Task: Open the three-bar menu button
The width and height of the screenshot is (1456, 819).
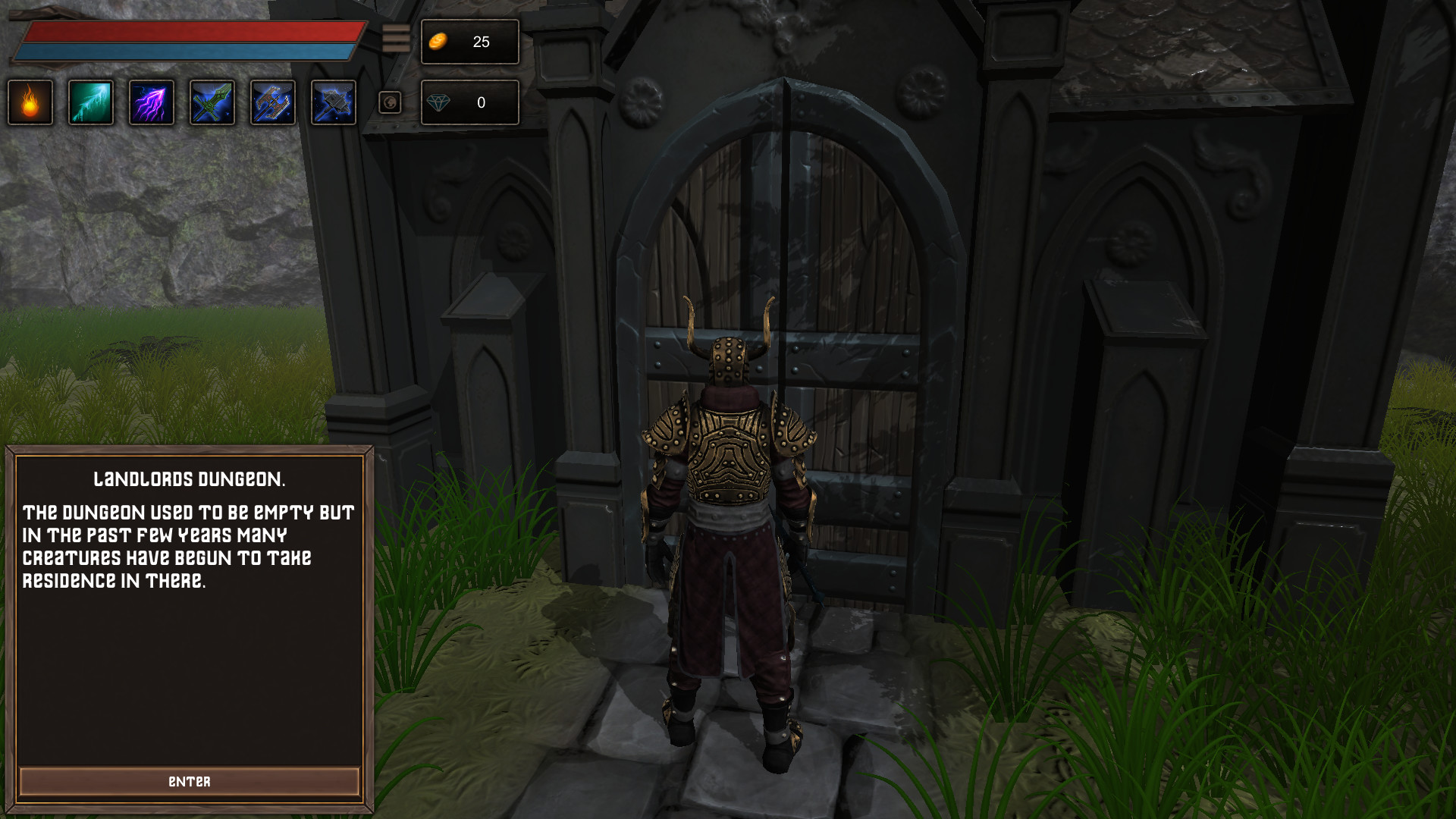Action: tap(396, 39)
